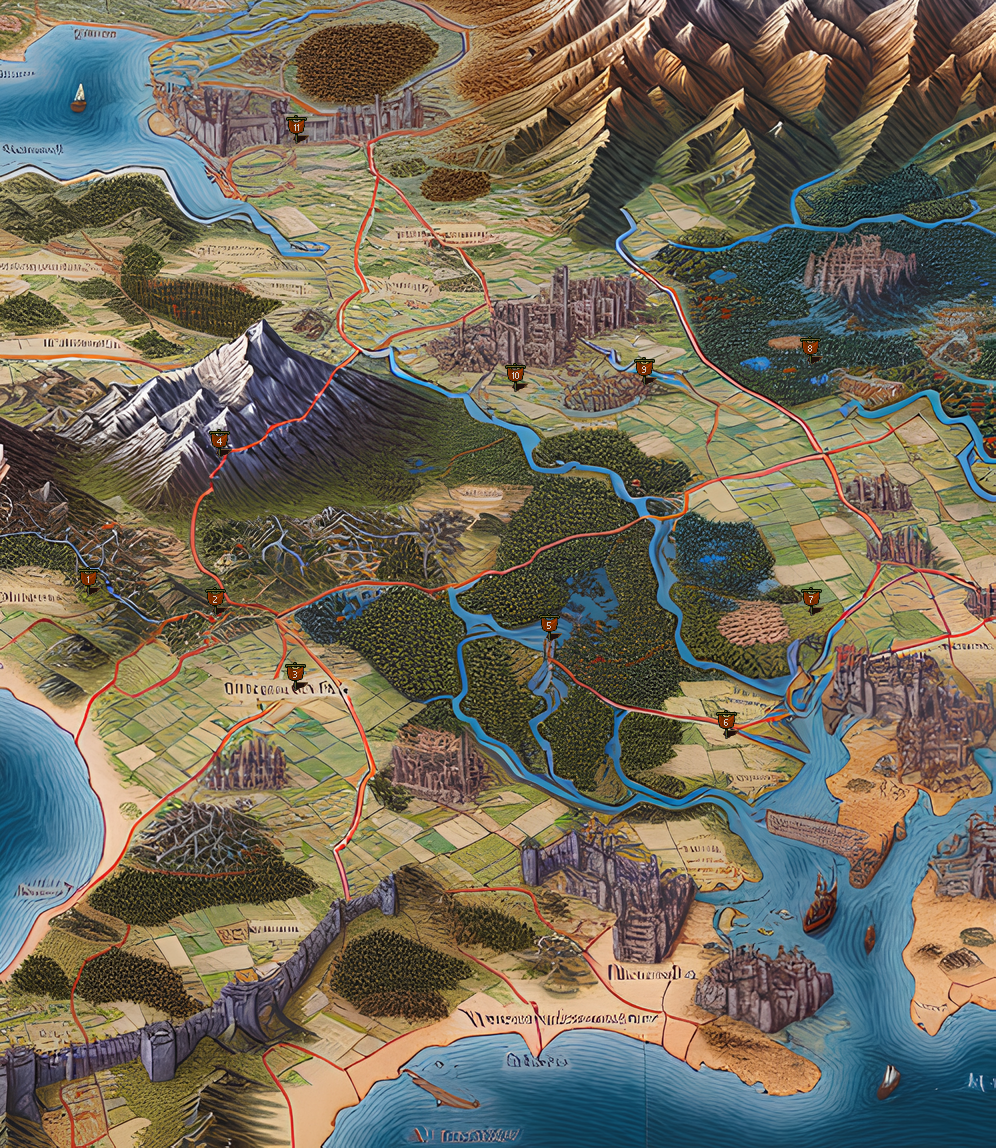Image resolution: width=996 pixels, height=1148 pixels.
Task: Select the city marker numbered 10
Action: [x=515, y=375]
